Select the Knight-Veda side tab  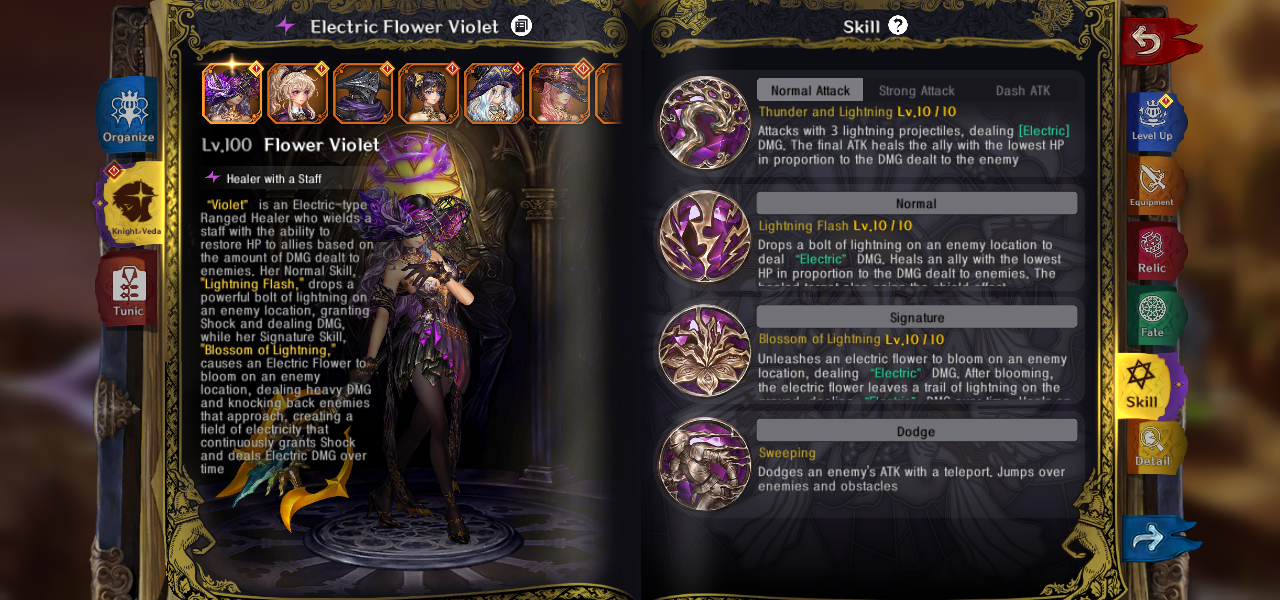[x=134, y=204]
